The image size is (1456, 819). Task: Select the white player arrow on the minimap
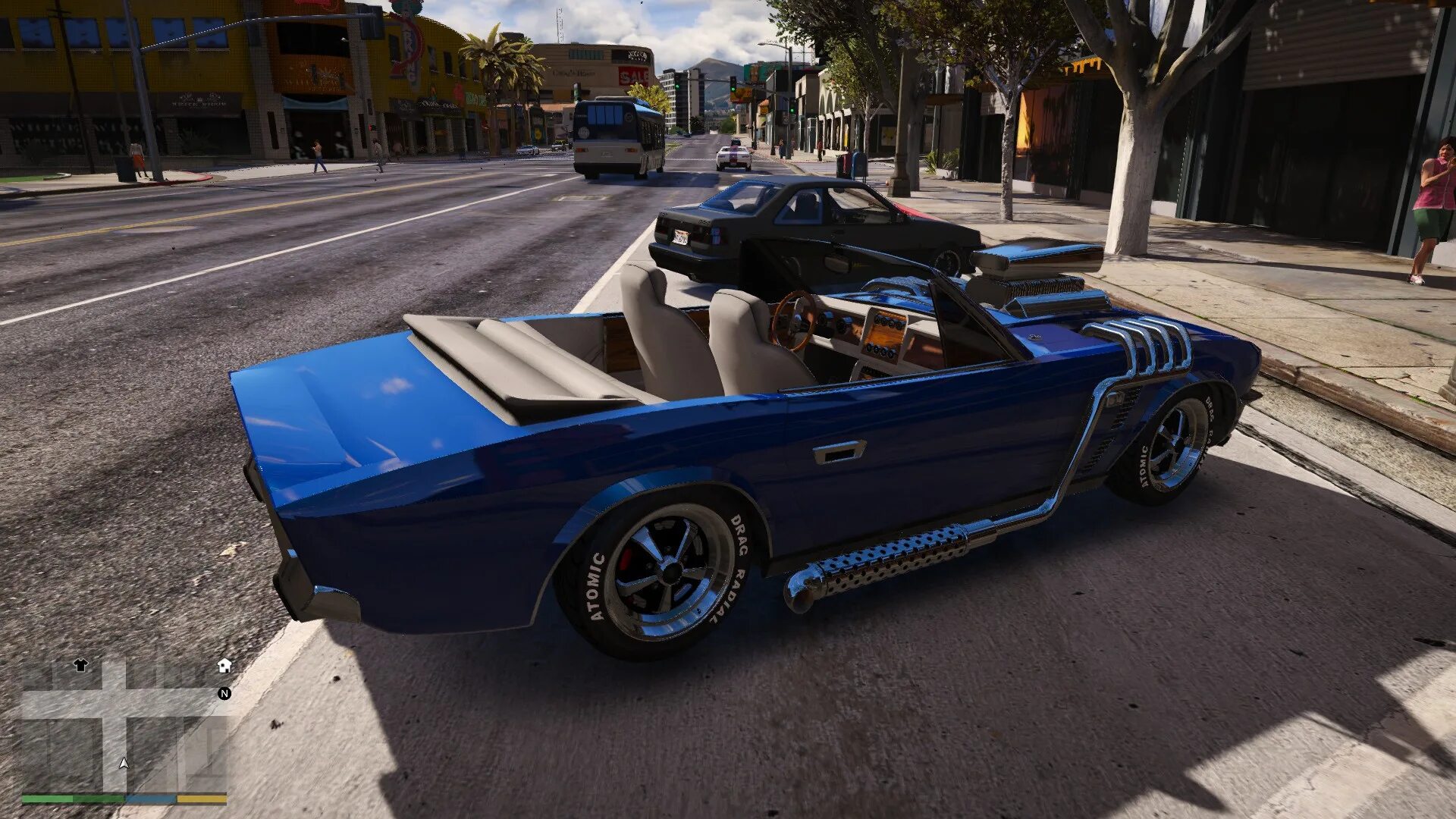tap(124, 764)
